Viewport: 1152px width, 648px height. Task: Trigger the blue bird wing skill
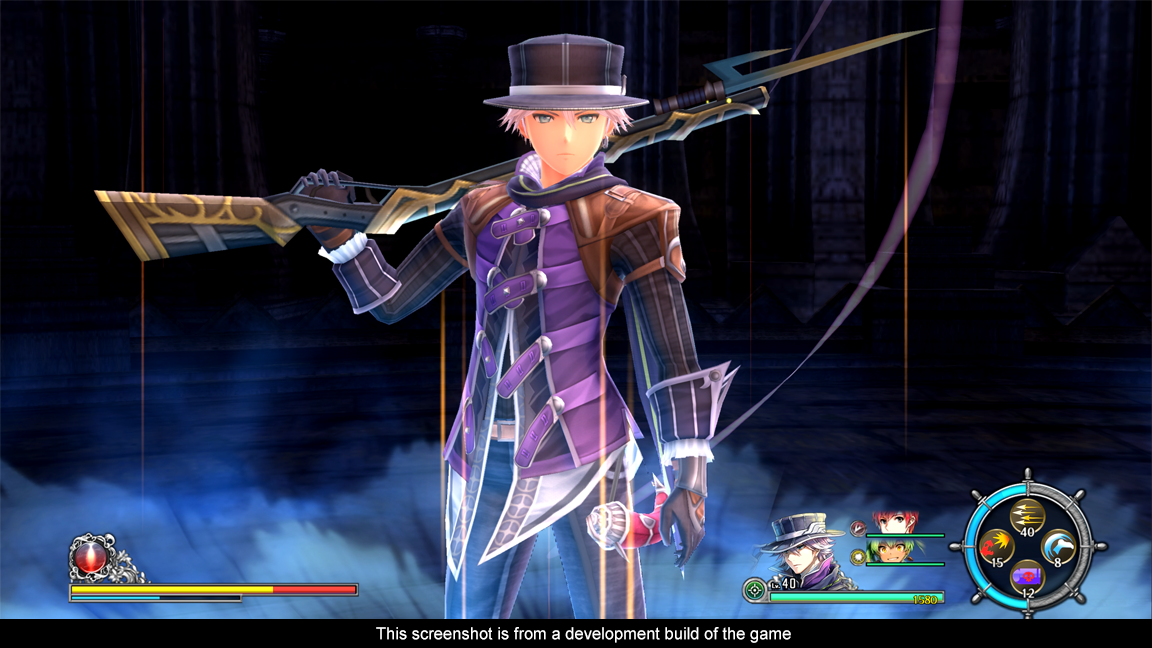coord(1058,547)
